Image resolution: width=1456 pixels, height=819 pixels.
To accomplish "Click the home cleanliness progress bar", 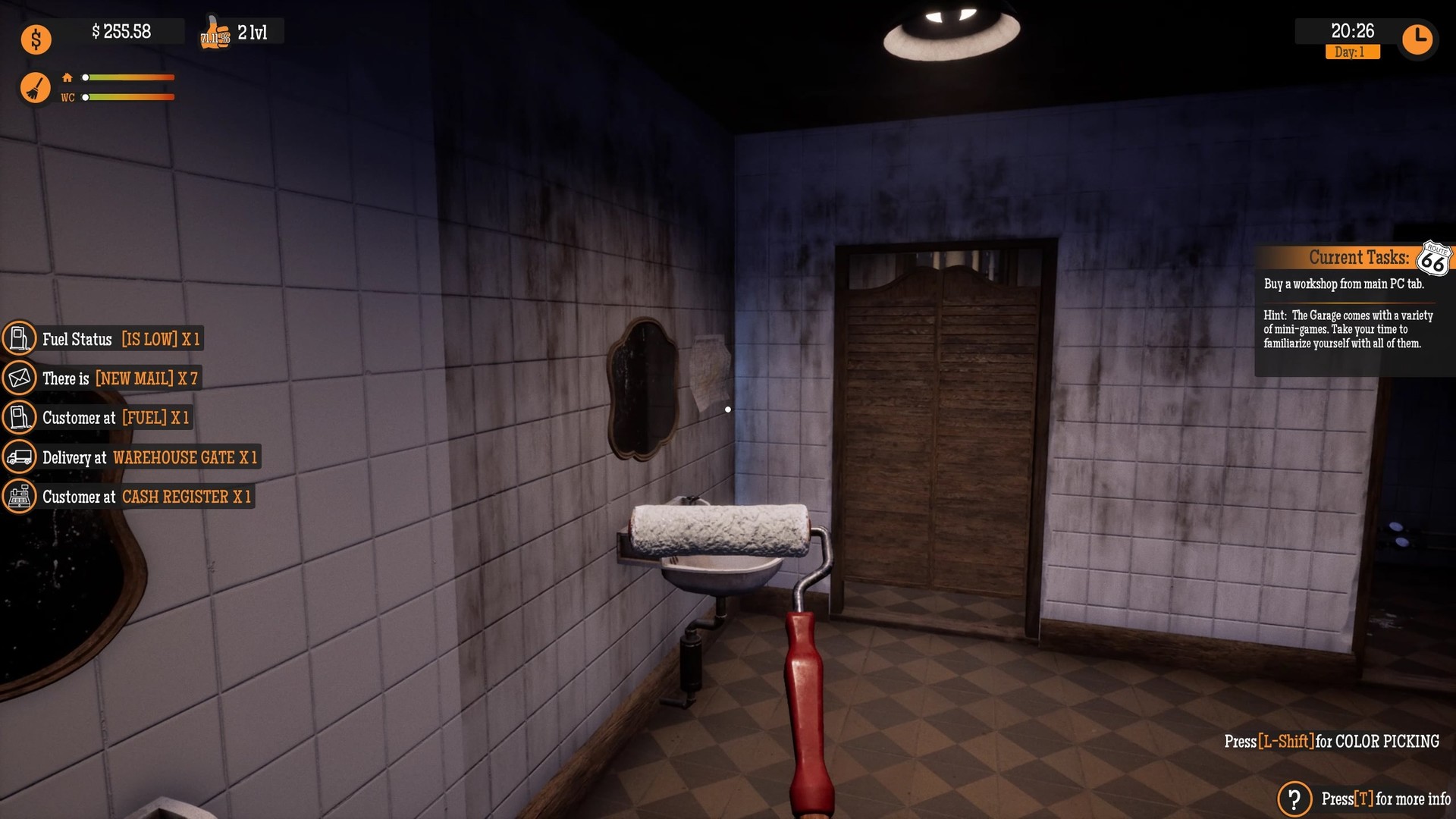I will pyautogui.click(x=129, y=77).
